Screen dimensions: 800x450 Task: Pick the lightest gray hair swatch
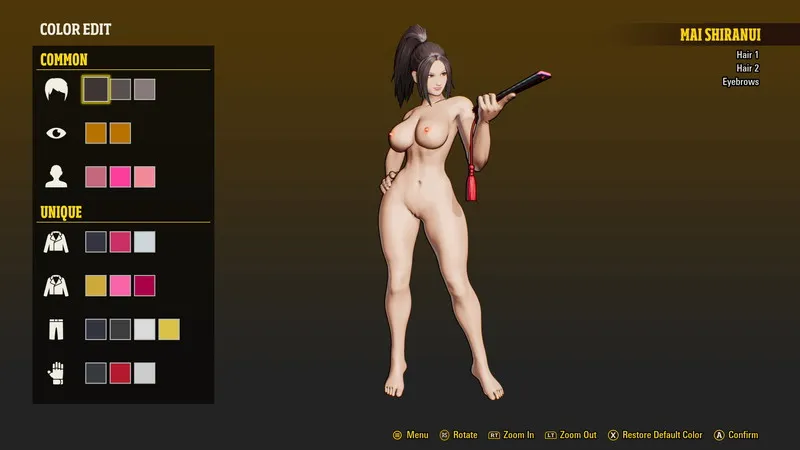click(144, 89)
